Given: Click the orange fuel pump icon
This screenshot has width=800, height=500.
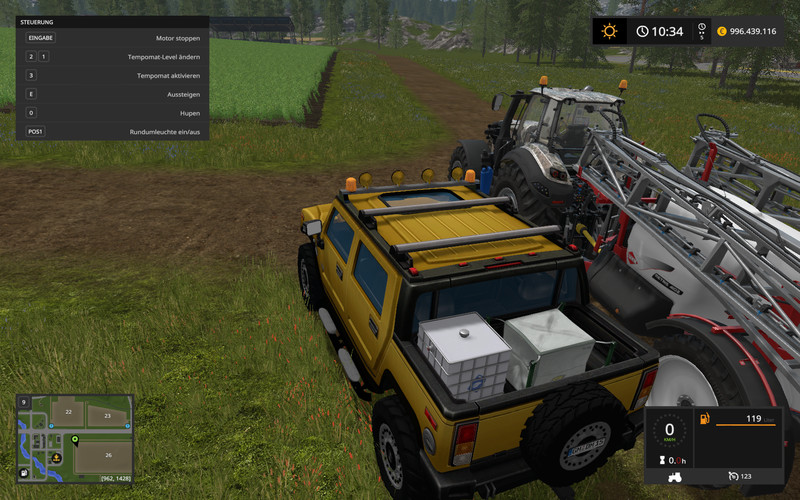Looking at the screenshot, I should point(705,418).
